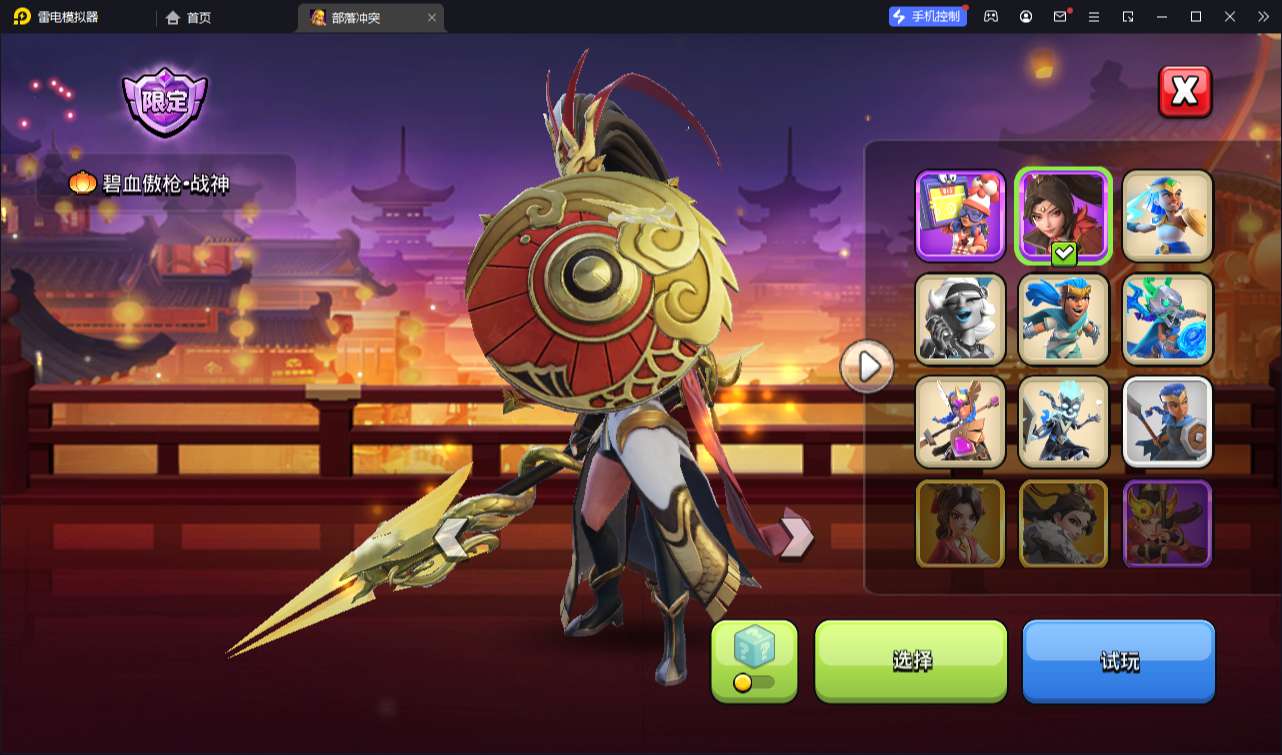Choose the red-dress girl skin thumbnail
The image size is (1282, 755).
pyautogui.click(x=960, y=524)
